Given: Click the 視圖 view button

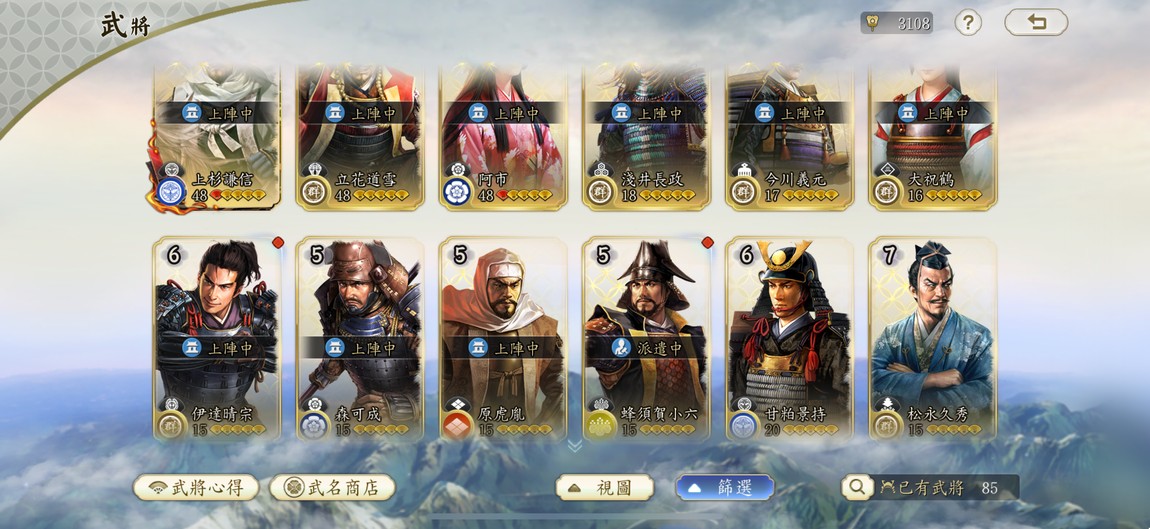Looking at the screenshot, I should (605, 487).
